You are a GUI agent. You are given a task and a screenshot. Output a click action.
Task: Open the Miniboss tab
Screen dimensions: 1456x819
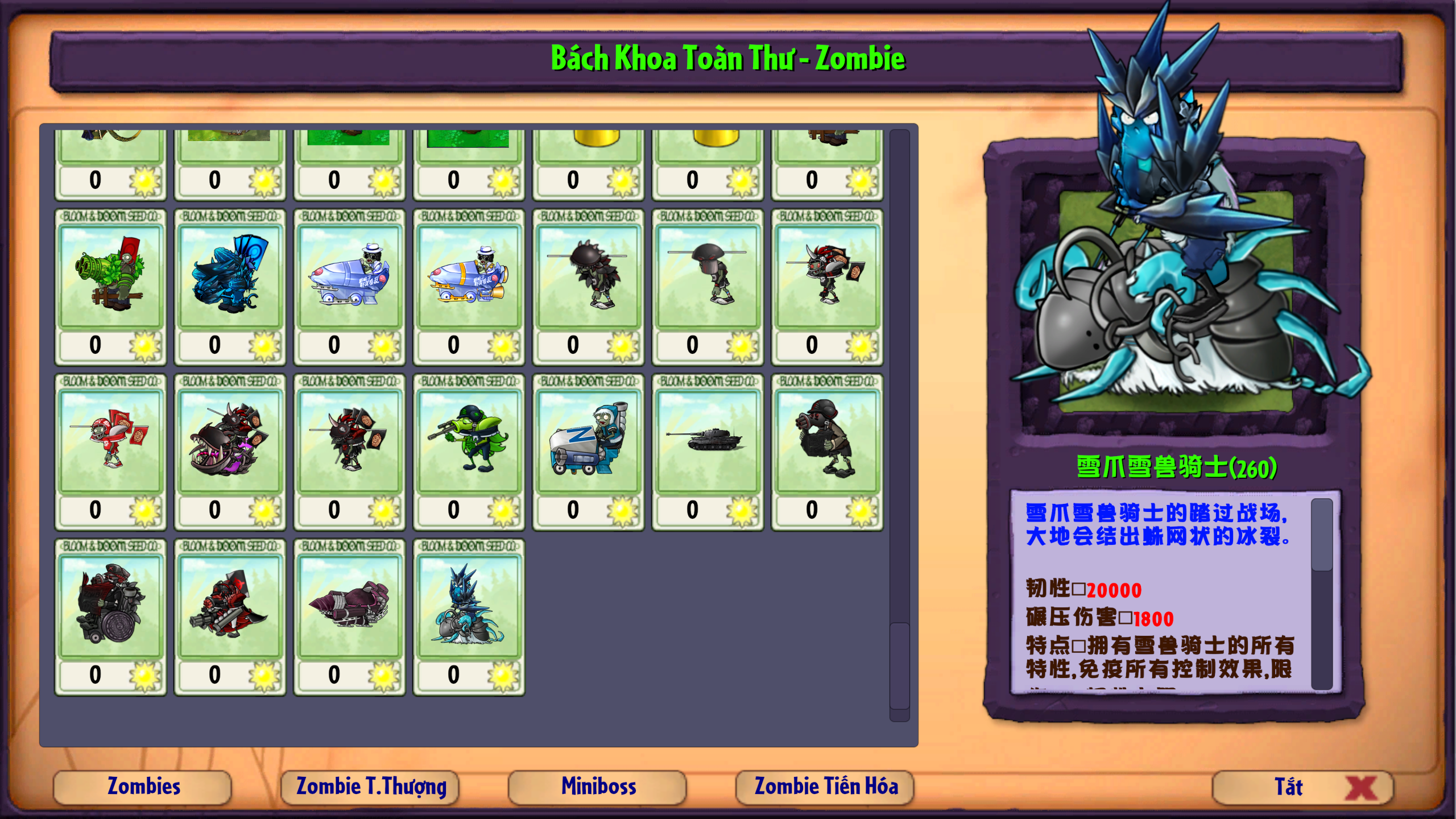click(x=598, y=787)
